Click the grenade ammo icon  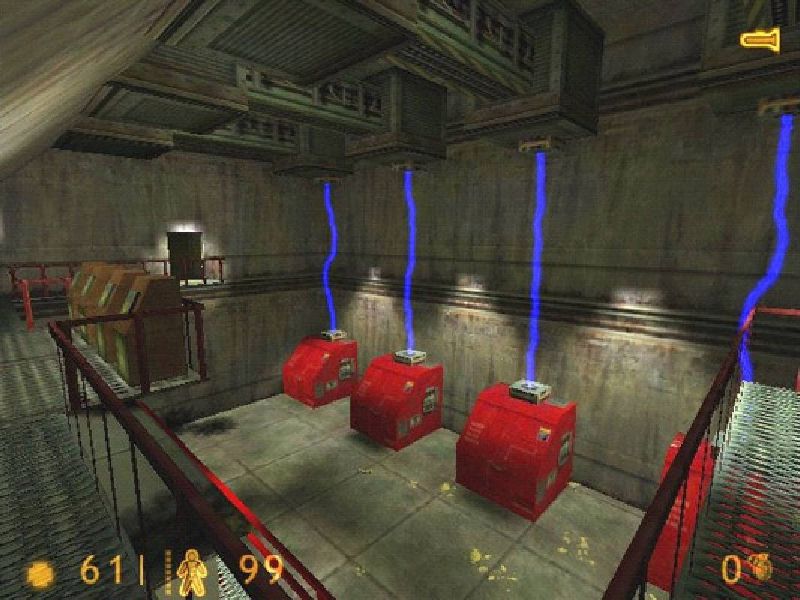(762, 568)
